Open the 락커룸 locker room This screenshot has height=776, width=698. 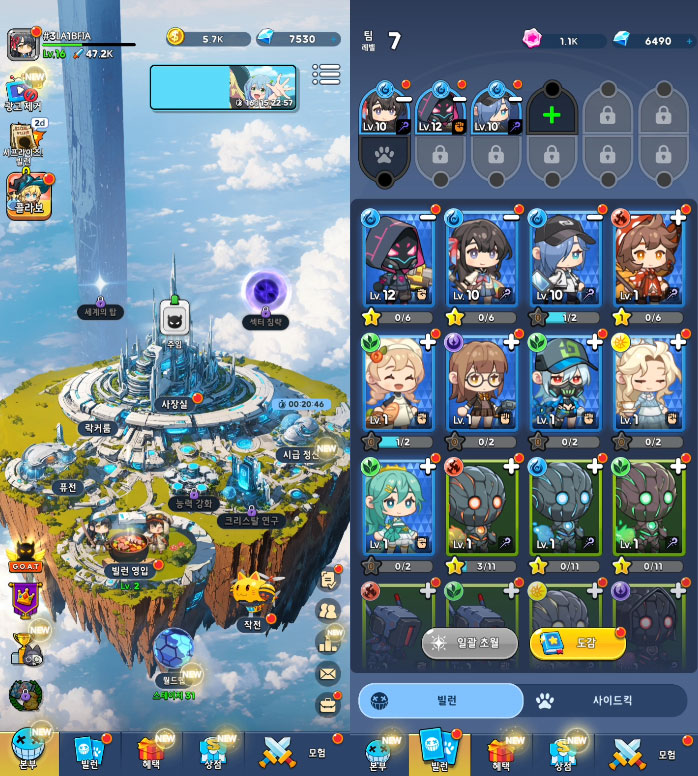pyautogui.click(x=101, y=427)
